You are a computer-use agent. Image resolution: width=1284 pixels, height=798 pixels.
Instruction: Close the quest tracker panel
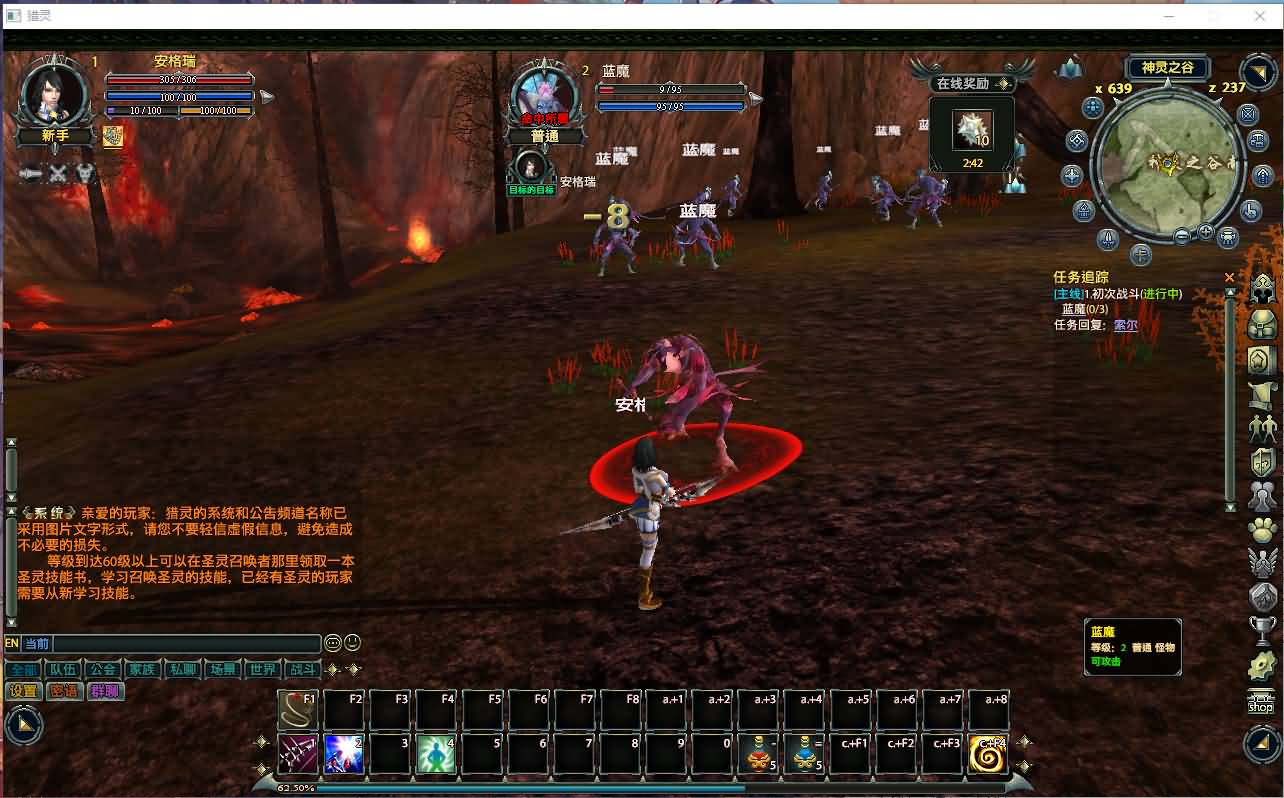1229,277
